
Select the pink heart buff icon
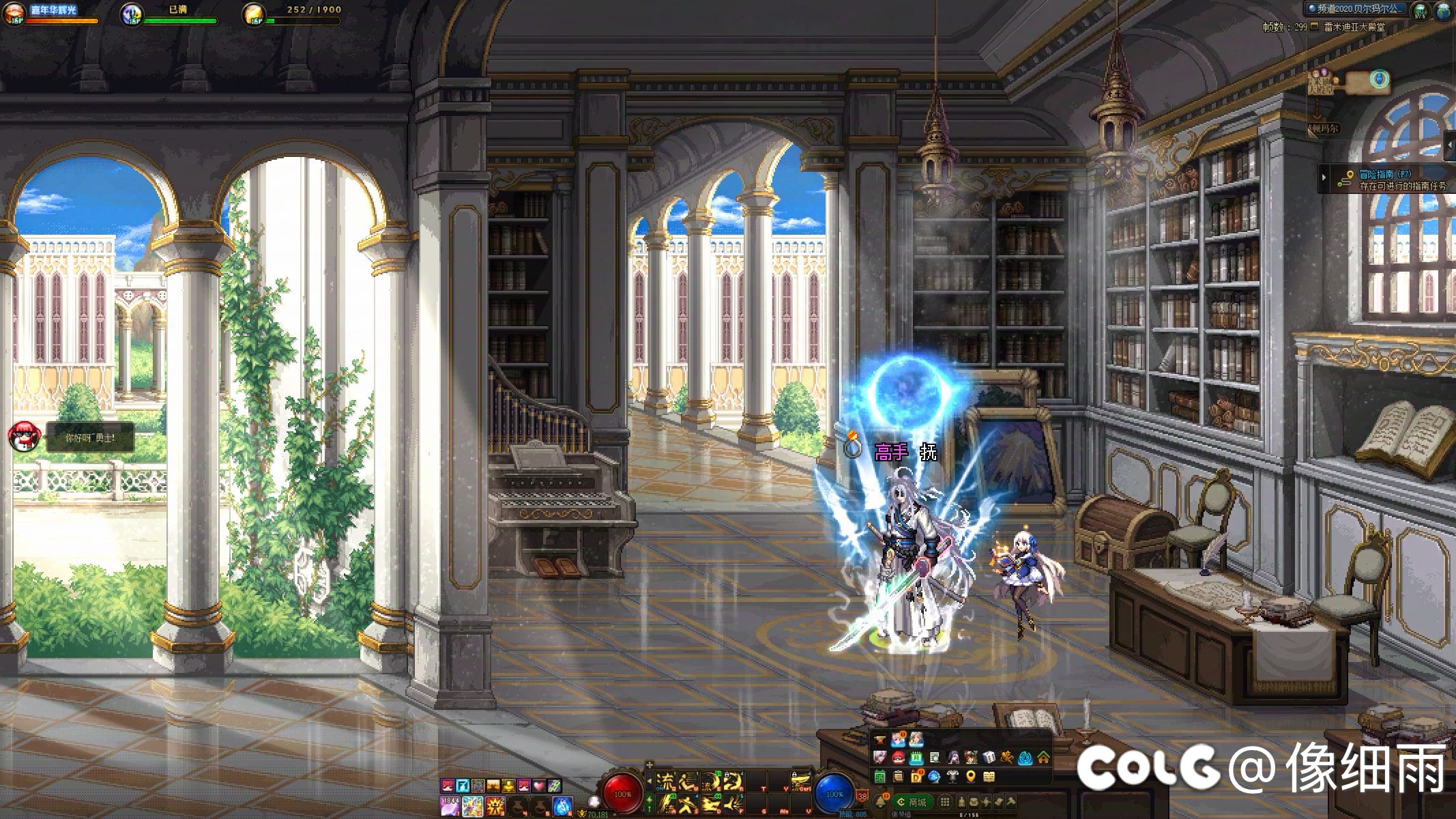click(539, 786)
